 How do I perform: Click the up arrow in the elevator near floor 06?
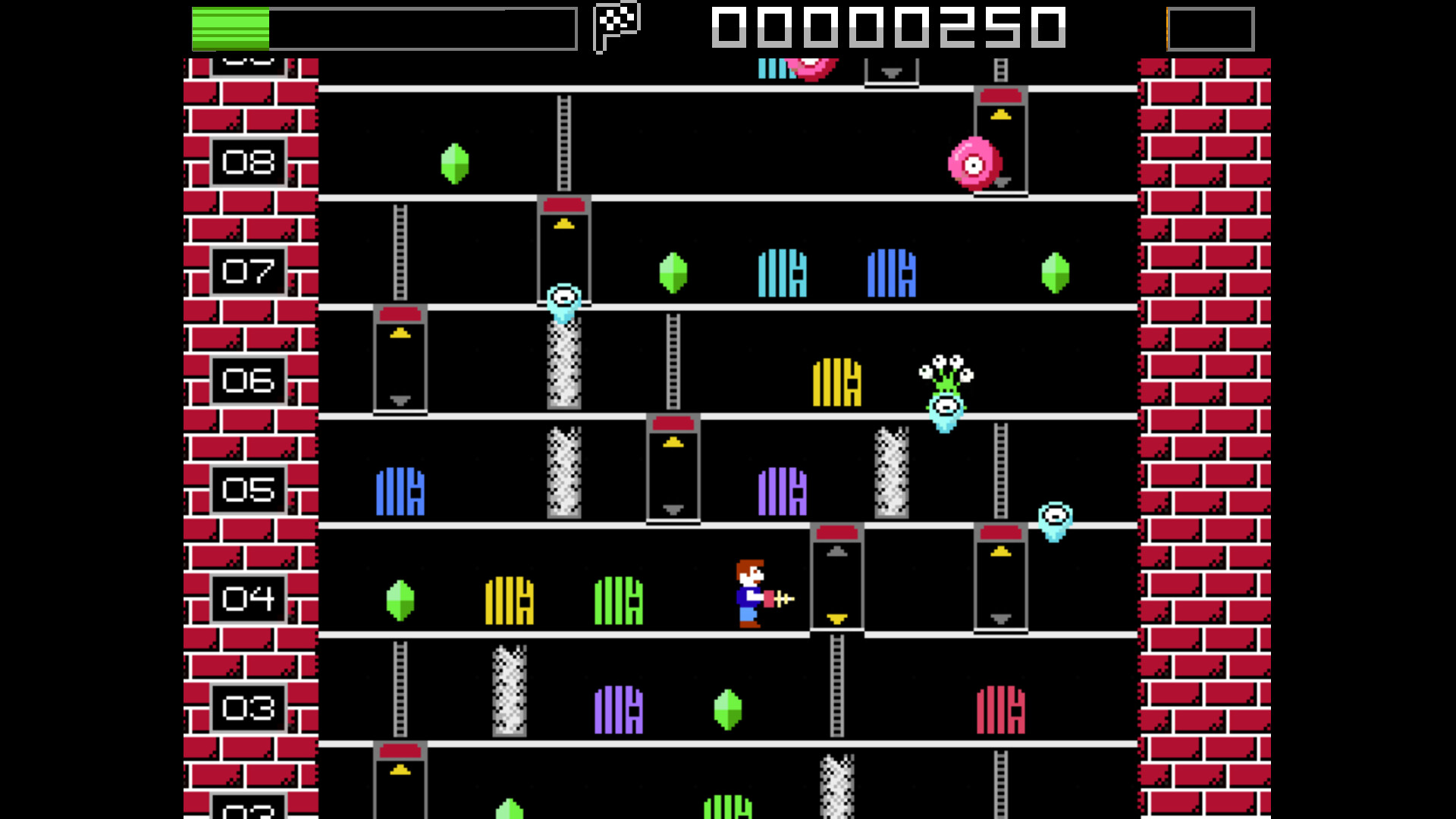click(400, 331)
